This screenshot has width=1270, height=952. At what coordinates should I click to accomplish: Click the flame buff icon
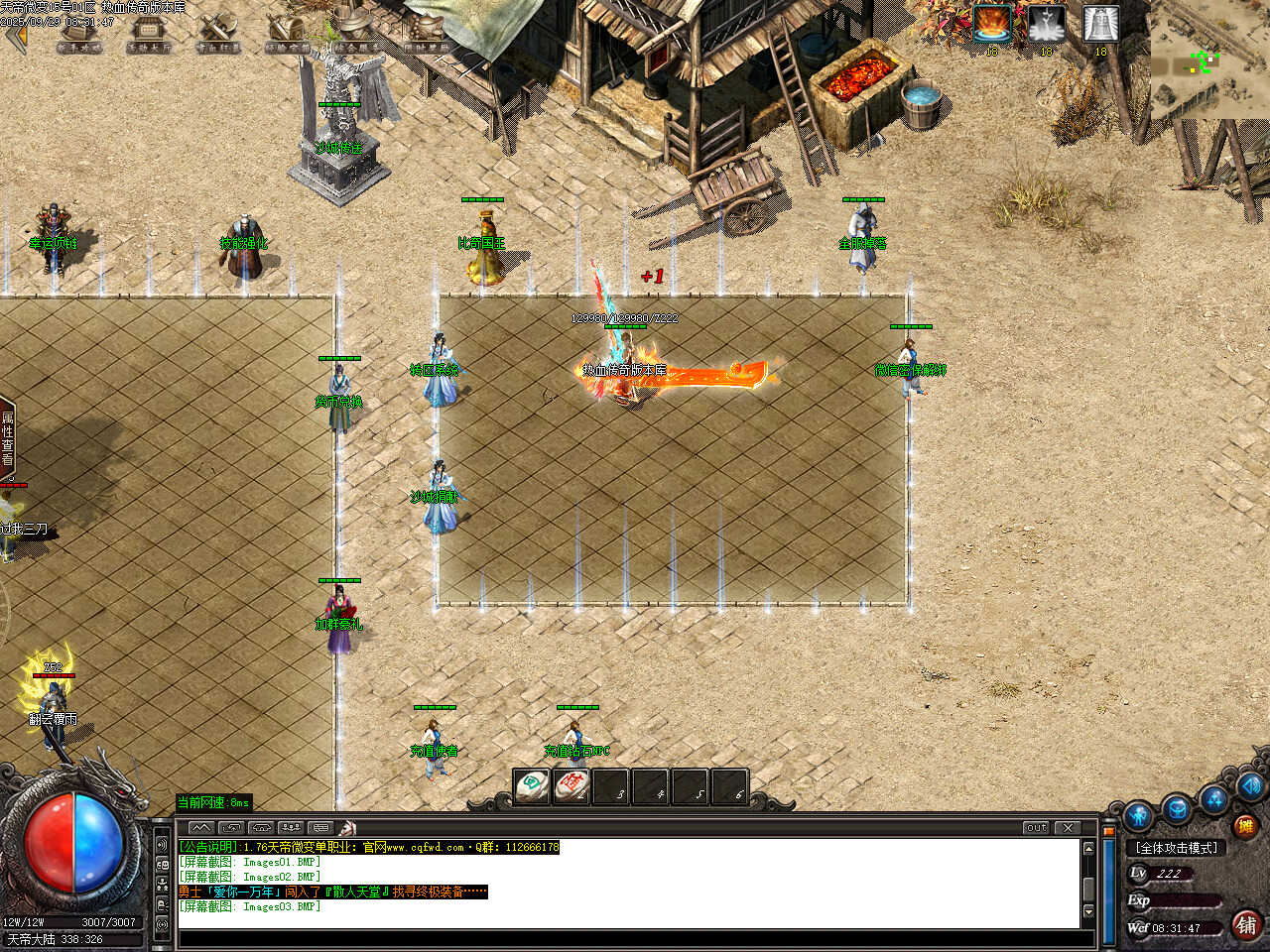point(991,23)
